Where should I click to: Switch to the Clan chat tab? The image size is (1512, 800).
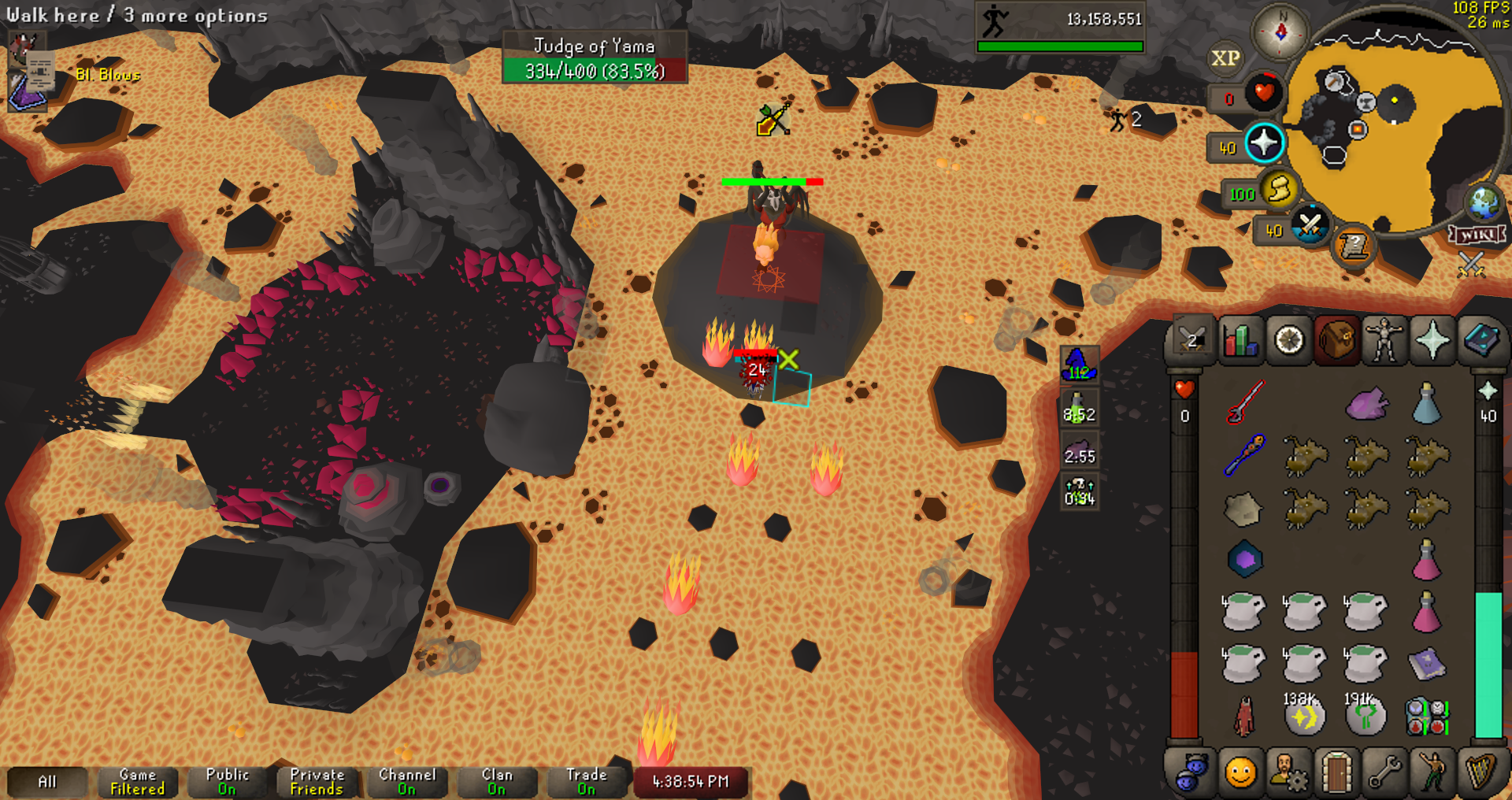pos(497,782)
